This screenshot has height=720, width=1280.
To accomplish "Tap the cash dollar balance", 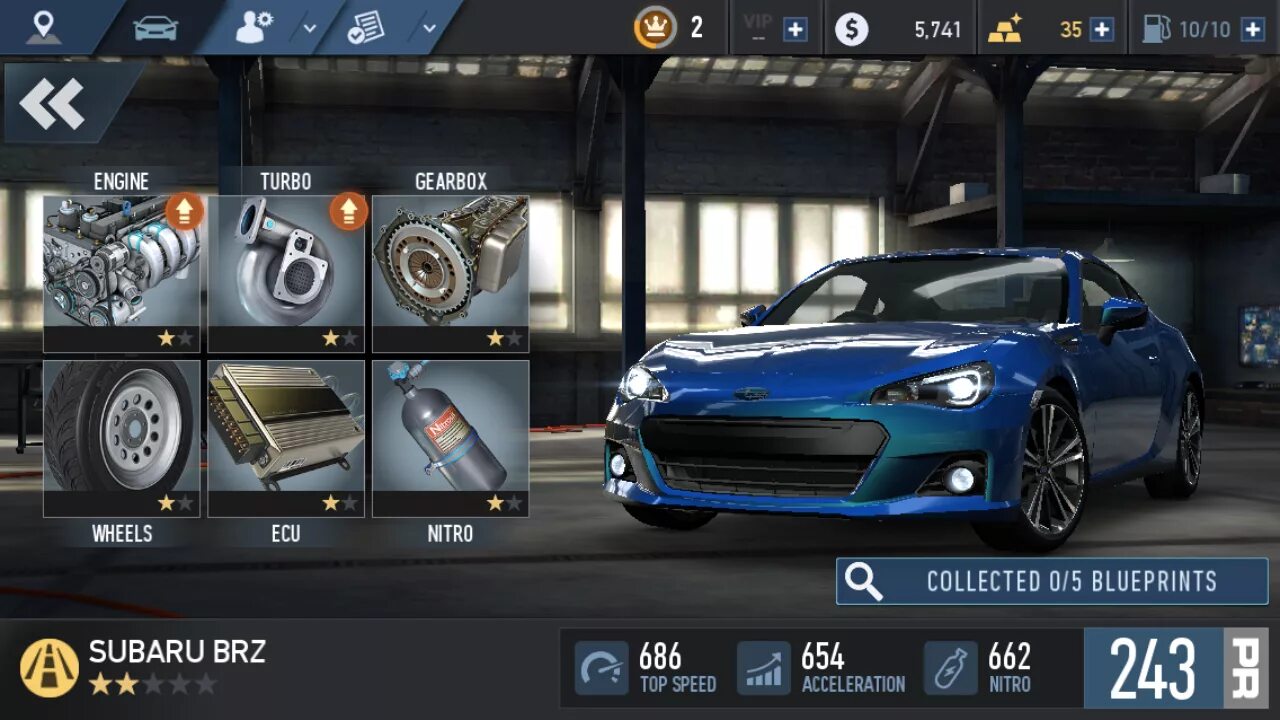I will coord(900,29).
